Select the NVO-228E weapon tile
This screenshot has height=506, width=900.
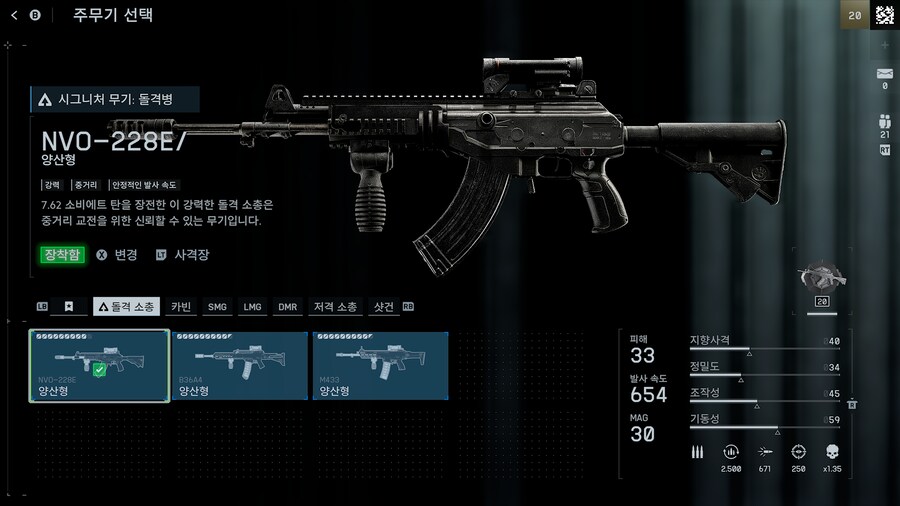[99, 366]
